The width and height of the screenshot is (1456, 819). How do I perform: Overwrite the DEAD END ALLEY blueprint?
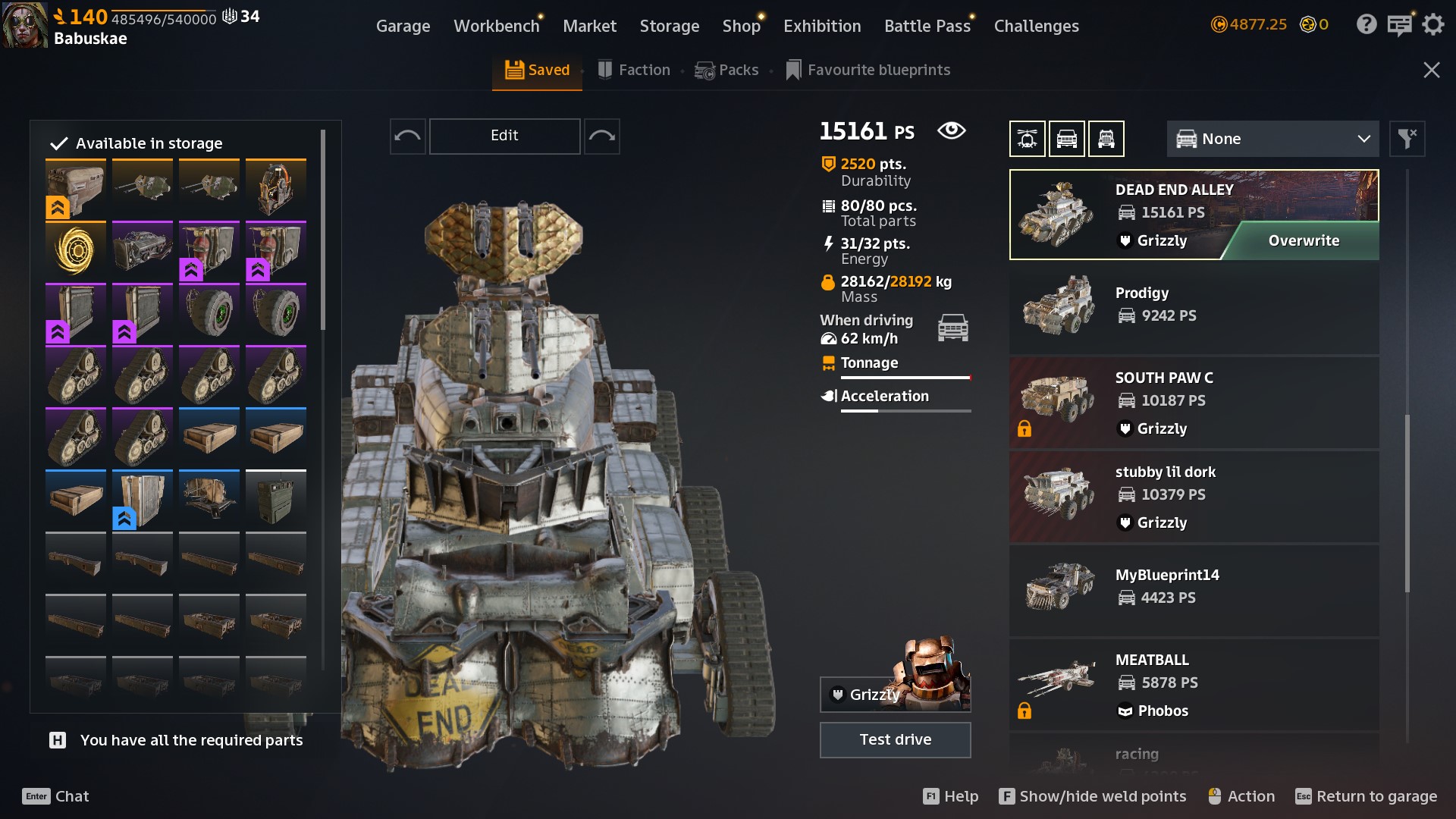(1303, 240)
